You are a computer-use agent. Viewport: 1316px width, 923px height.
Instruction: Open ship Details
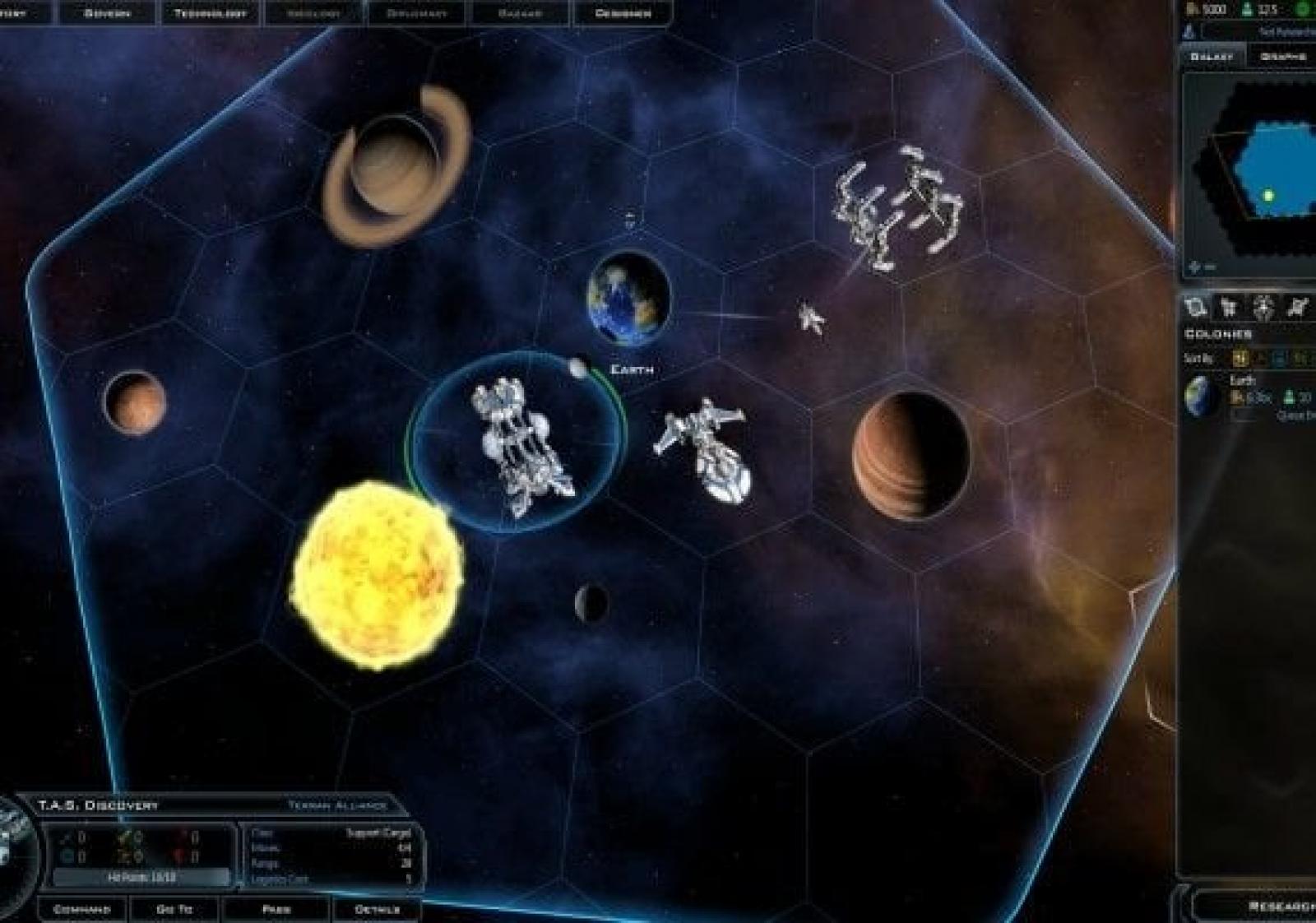point(377,909)
